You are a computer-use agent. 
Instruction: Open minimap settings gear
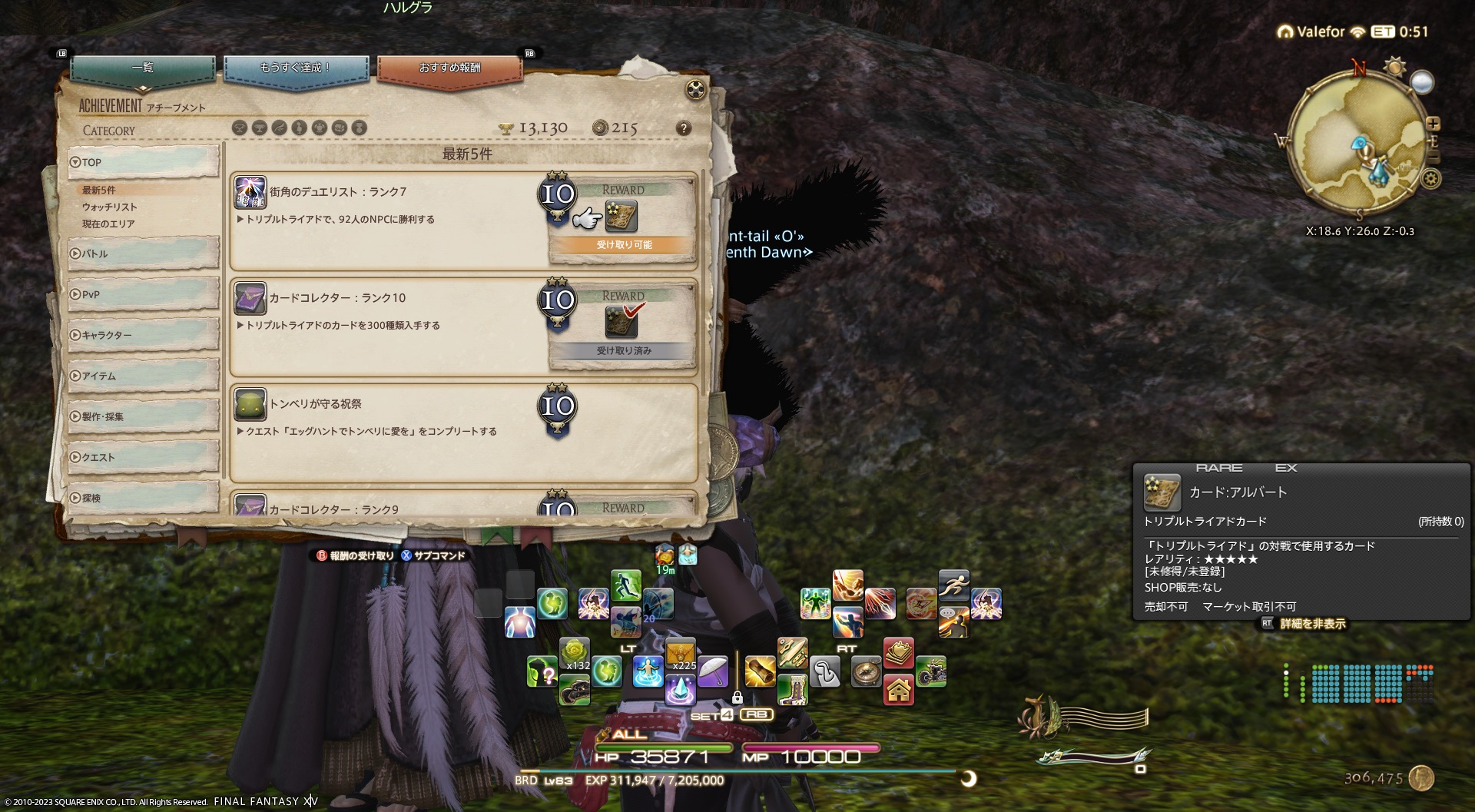coord(1430,179)
